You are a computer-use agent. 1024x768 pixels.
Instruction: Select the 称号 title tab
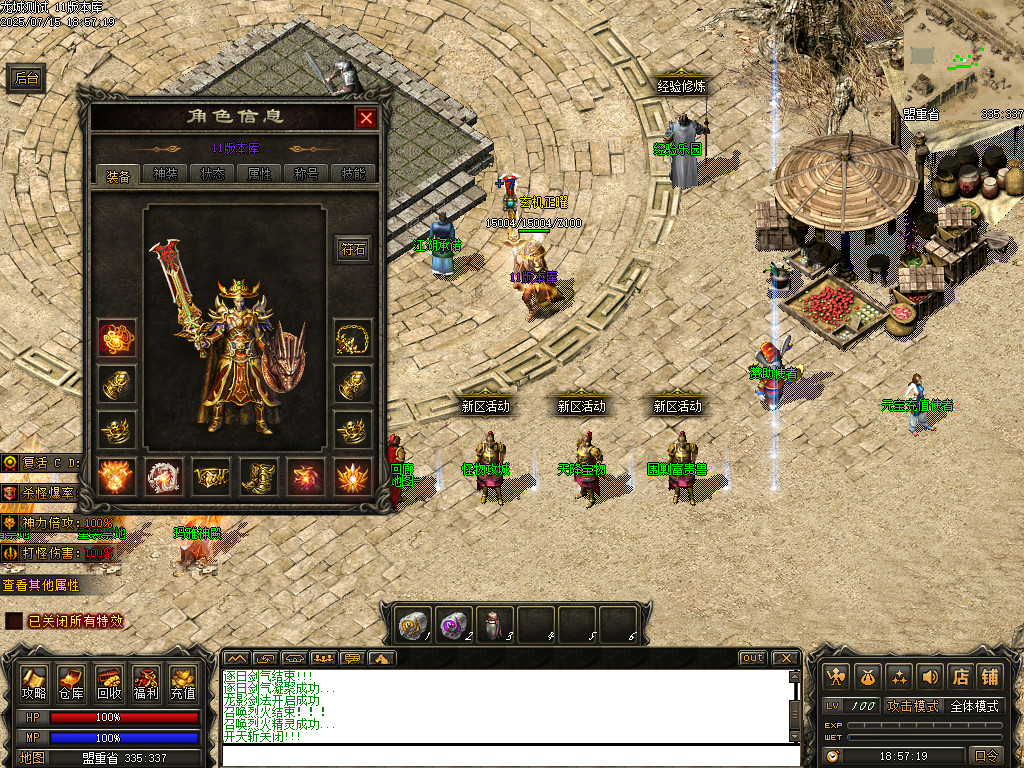tap(306, 175)
